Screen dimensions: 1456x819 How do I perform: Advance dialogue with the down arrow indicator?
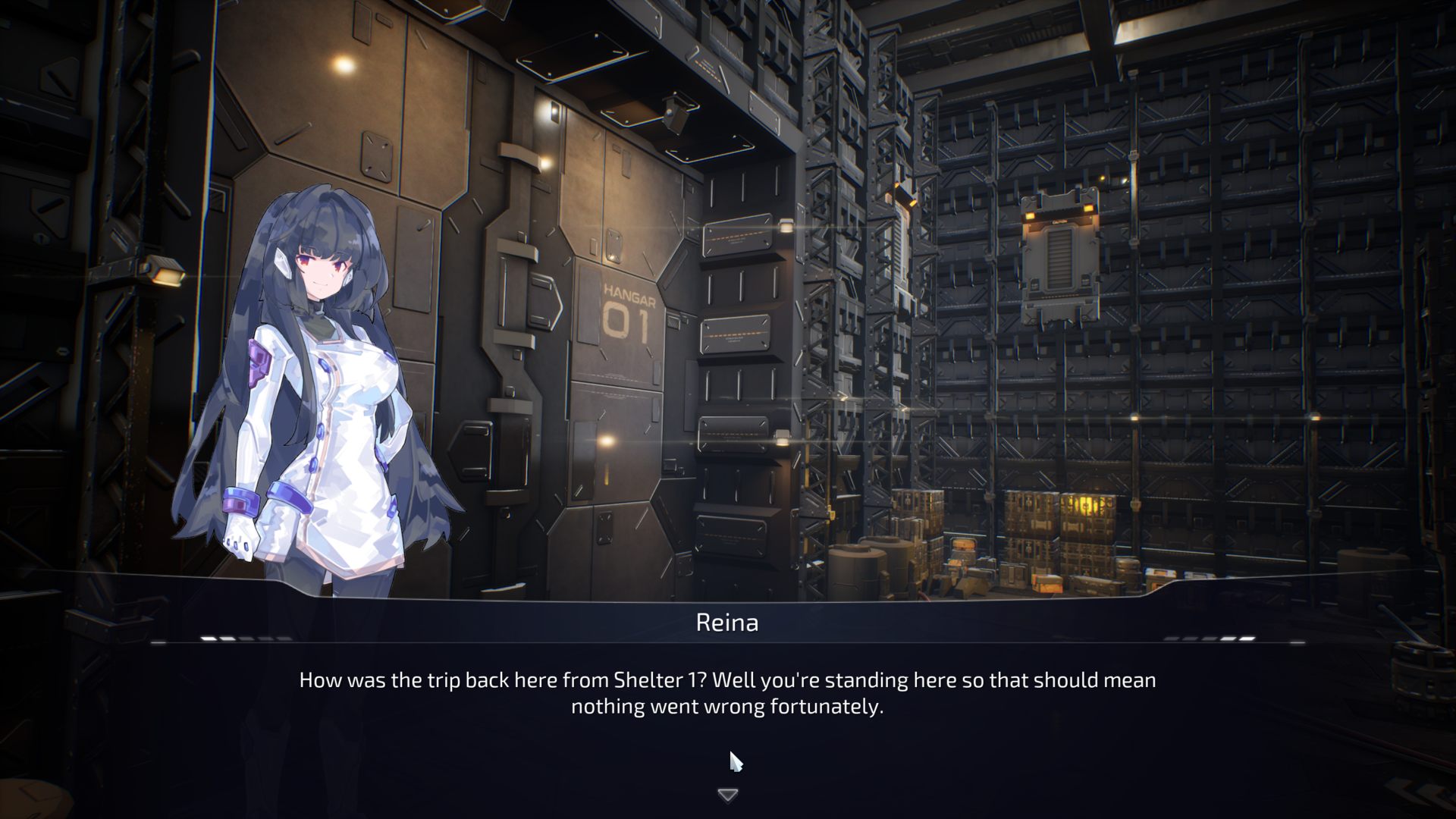click(x=727, y=795)
